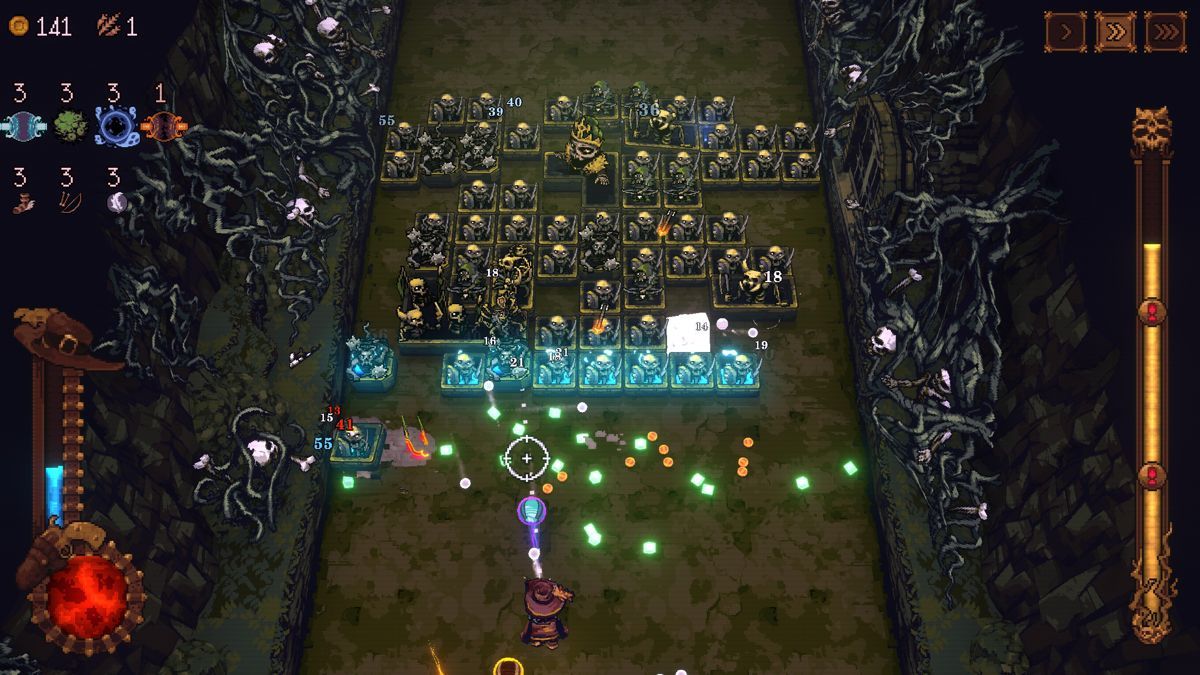The image size is (1200, 675).
Task: Click the winged boot relic icon
Action: tap(21, 203)
